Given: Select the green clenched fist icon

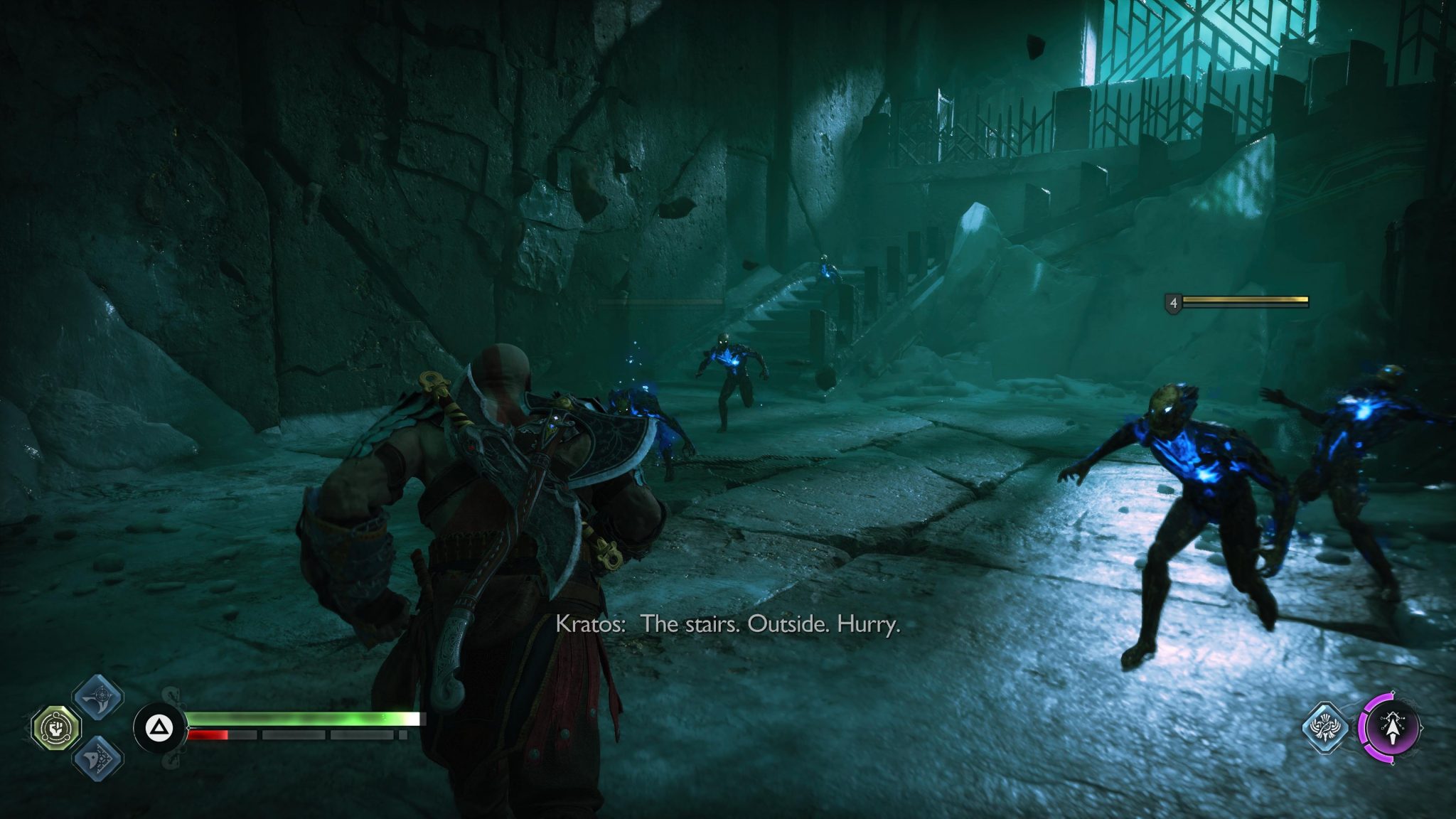Looking at the screenshot, I should click(x=57, y=728).
